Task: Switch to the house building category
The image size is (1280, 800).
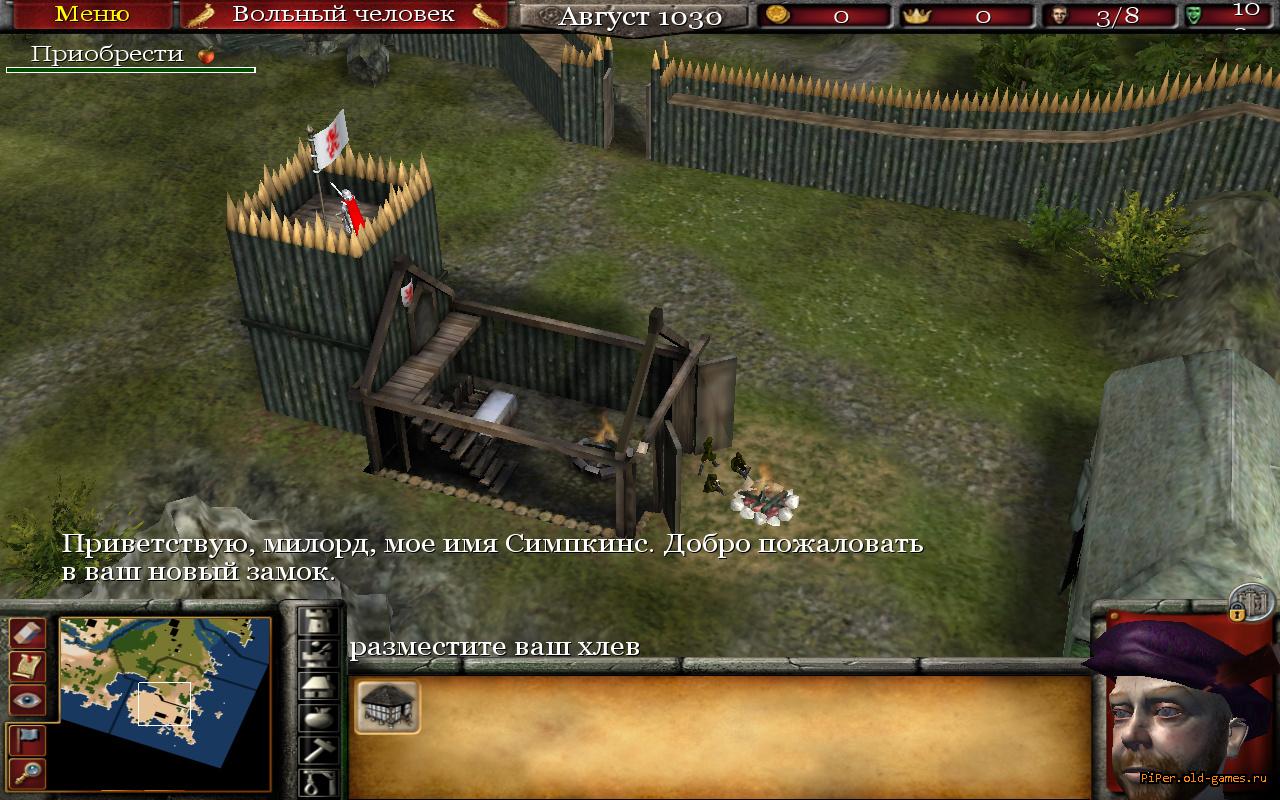Action: click(318, 686)
